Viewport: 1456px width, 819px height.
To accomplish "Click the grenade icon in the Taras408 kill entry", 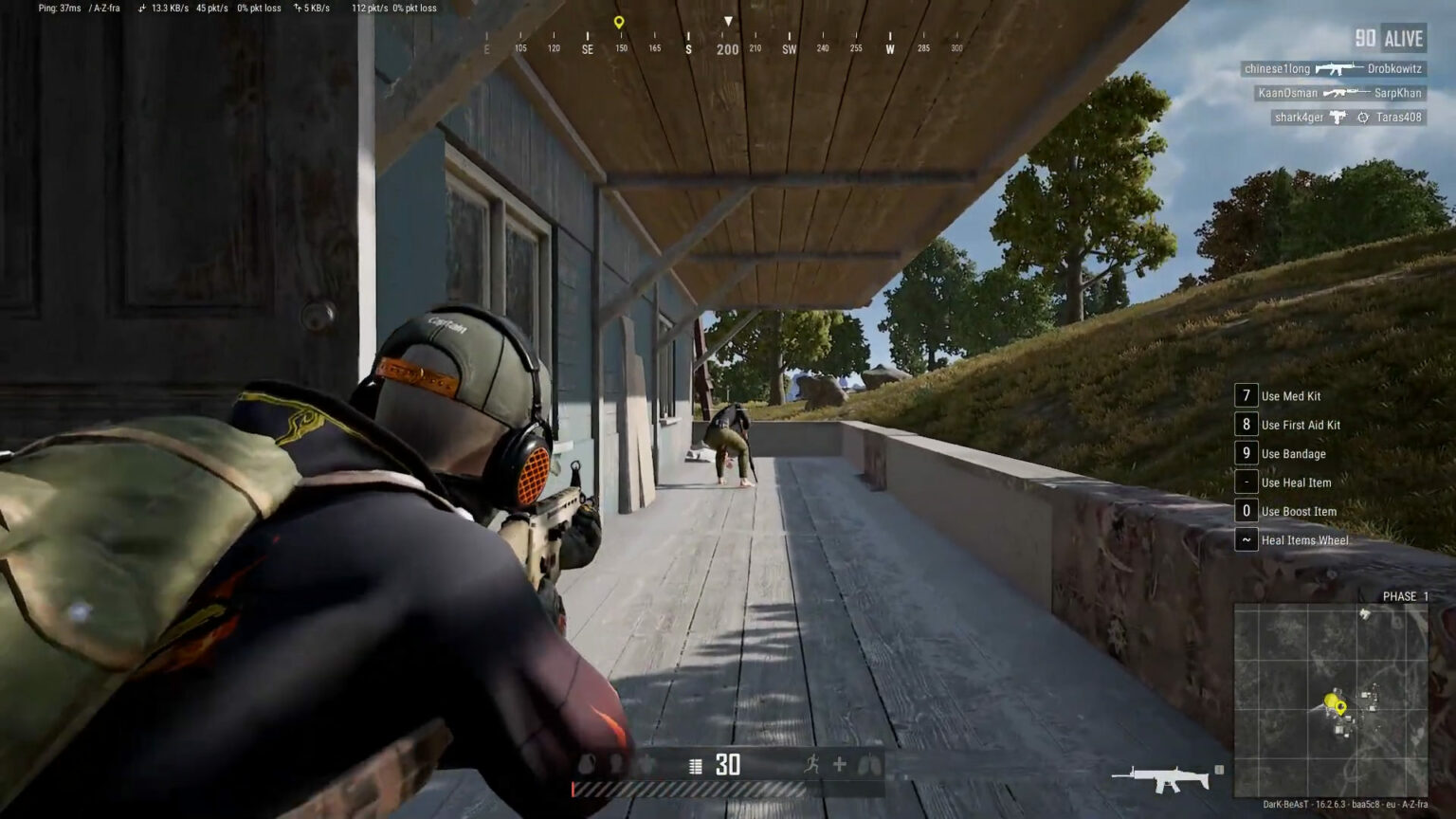I will (1362, 117).
